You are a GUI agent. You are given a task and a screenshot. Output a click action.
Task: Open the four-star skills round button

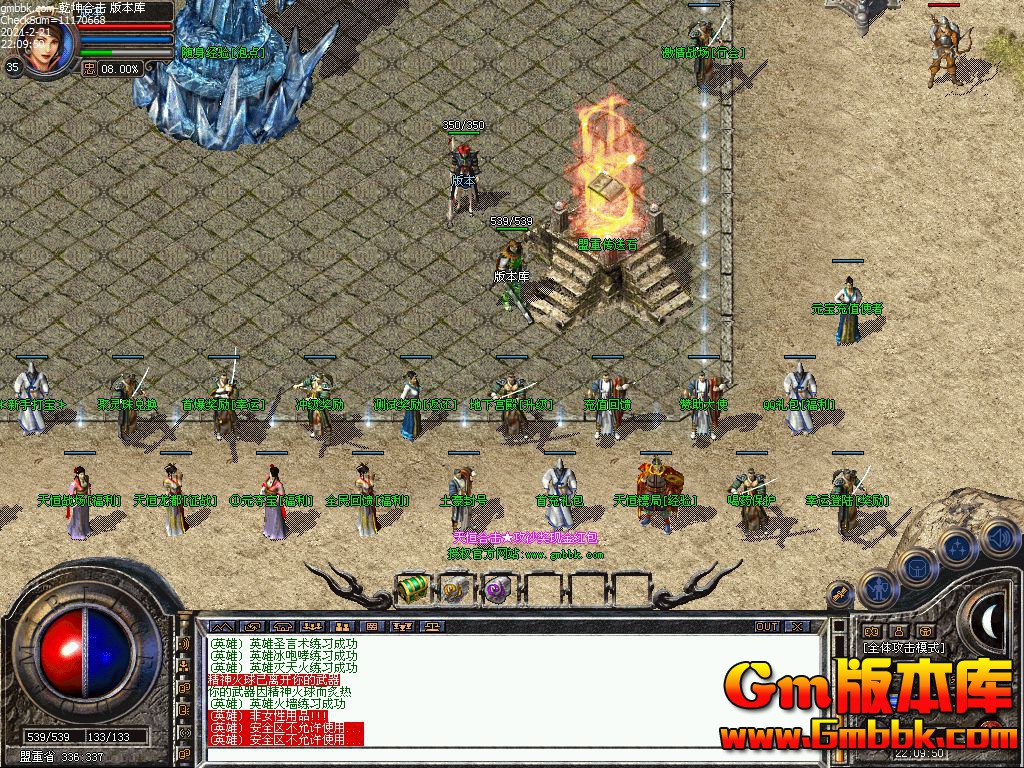point(957,547)
